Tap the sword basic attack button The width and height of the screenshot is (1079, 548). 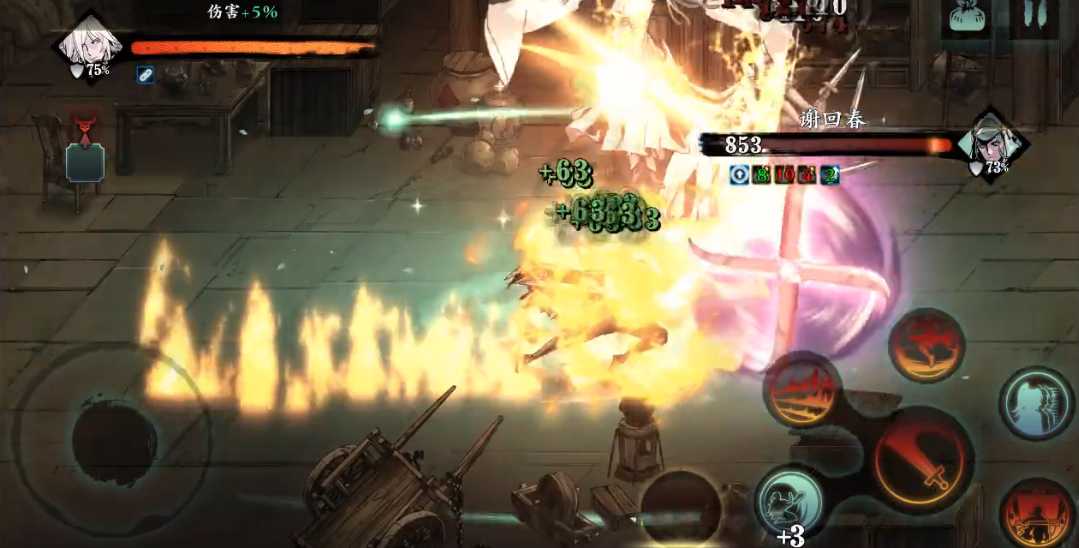click(922, 461)
